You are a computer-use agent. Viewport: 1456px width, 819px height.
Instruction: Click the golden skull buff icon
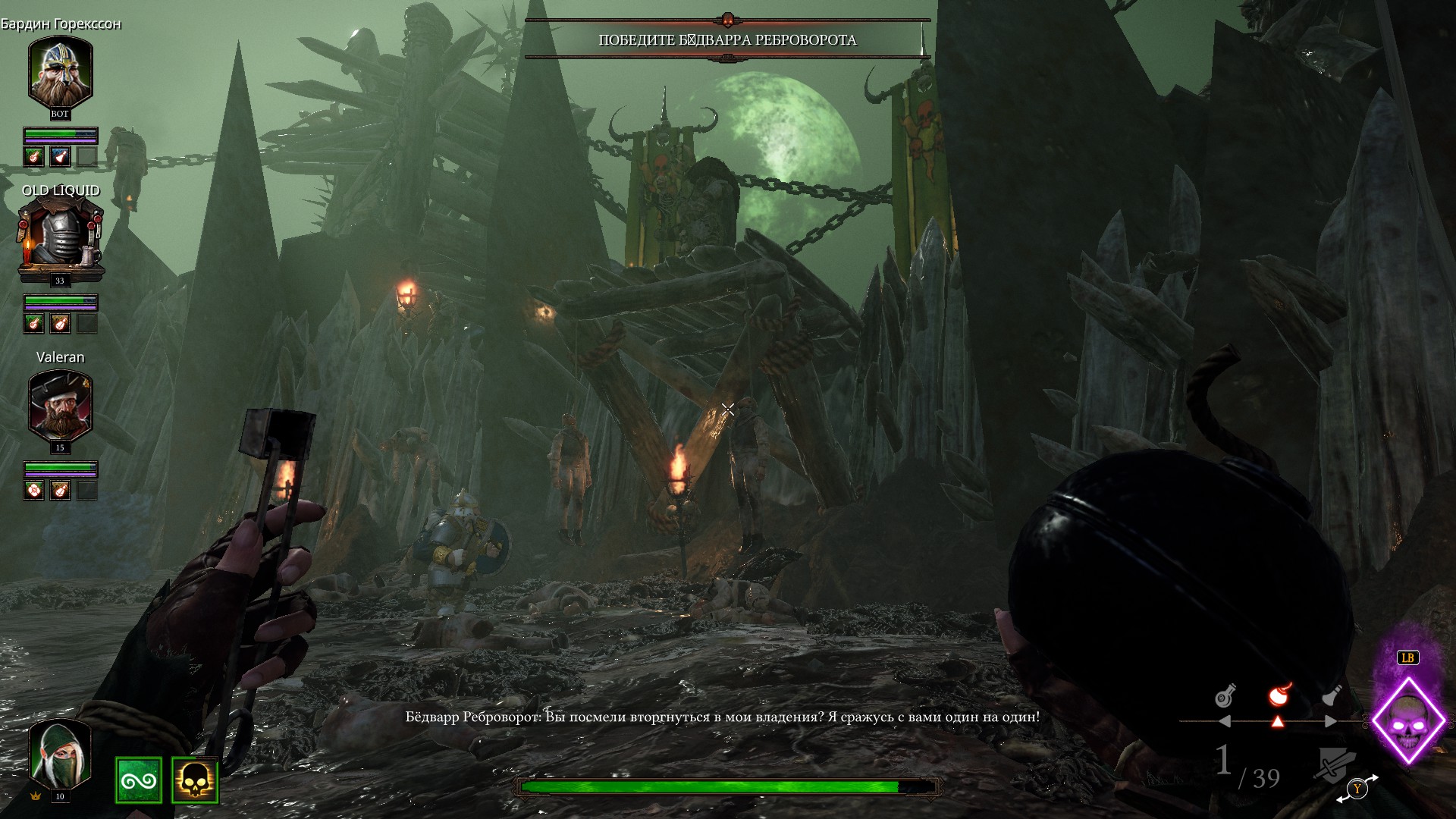[195, 780]
